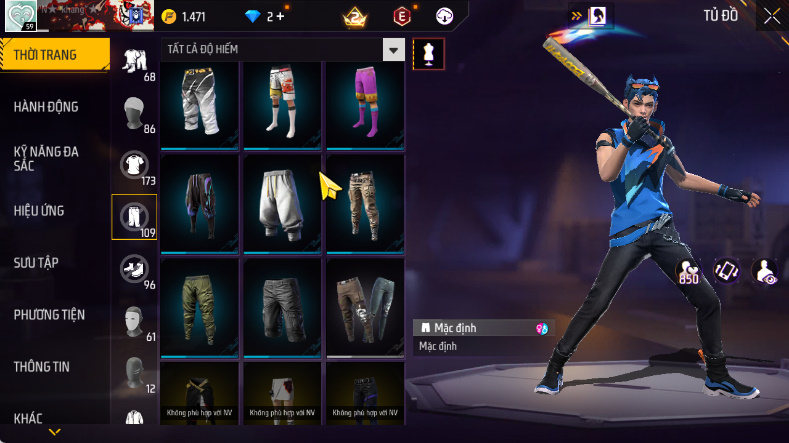
Task: Choose the shirt category with 173 items
Action: point(133,164)
